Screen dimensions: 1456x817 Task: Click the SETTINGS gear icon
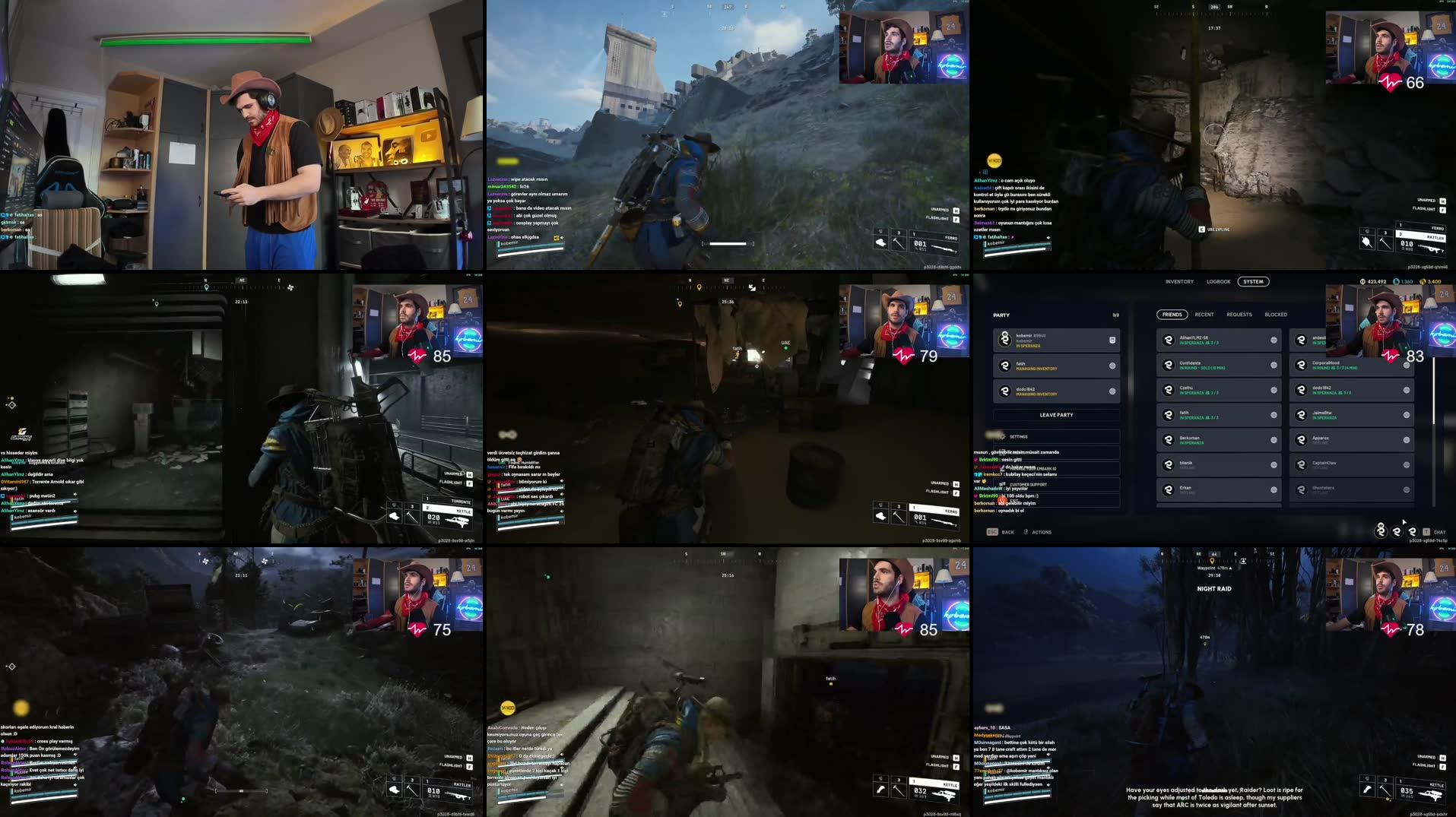(1004, 436)
